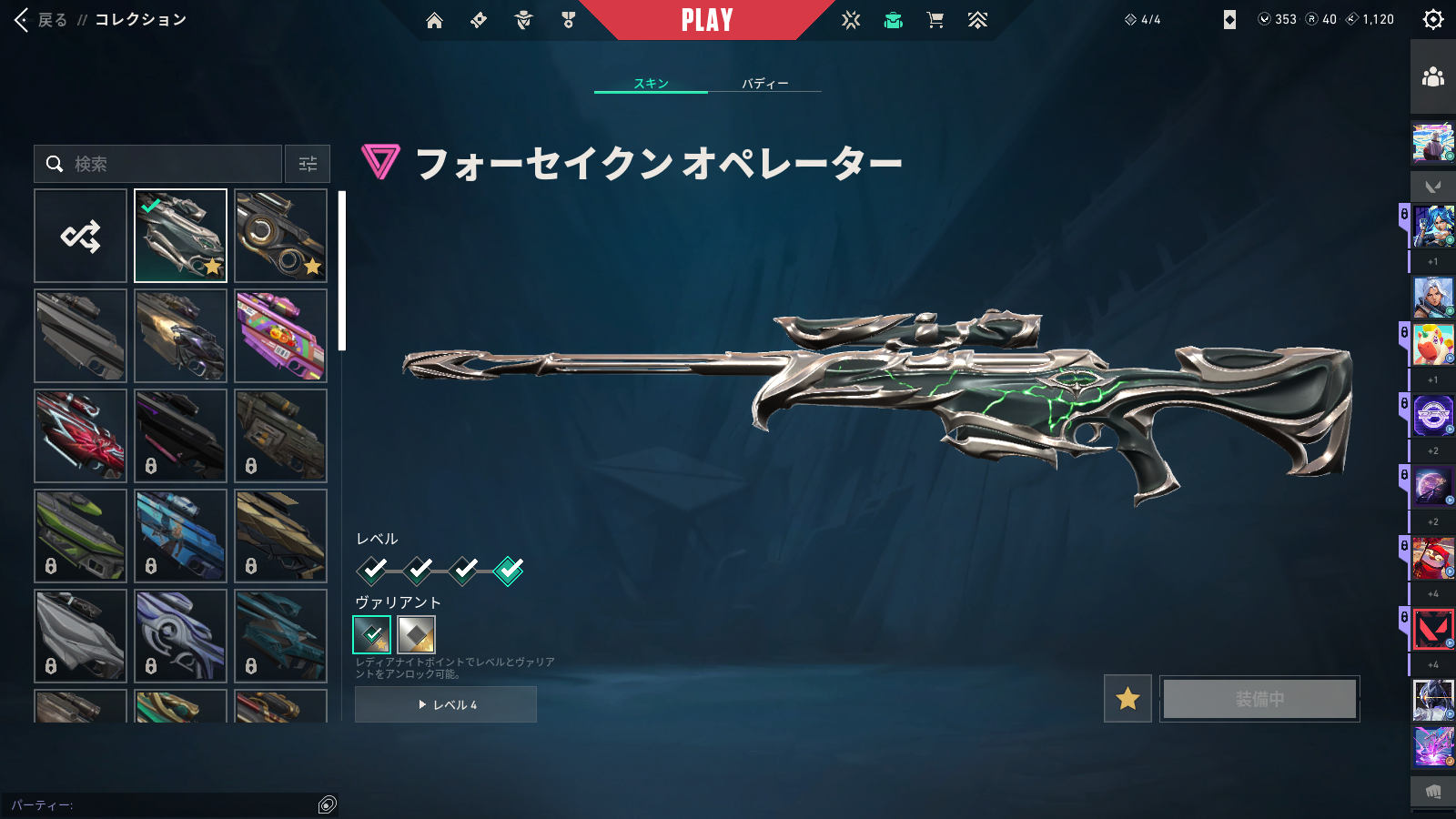This screenshot has width=1456, height=819.
Task: Select the pink candy-themed Operator skin
Action: pyautogui.click(x=280, y=336)
